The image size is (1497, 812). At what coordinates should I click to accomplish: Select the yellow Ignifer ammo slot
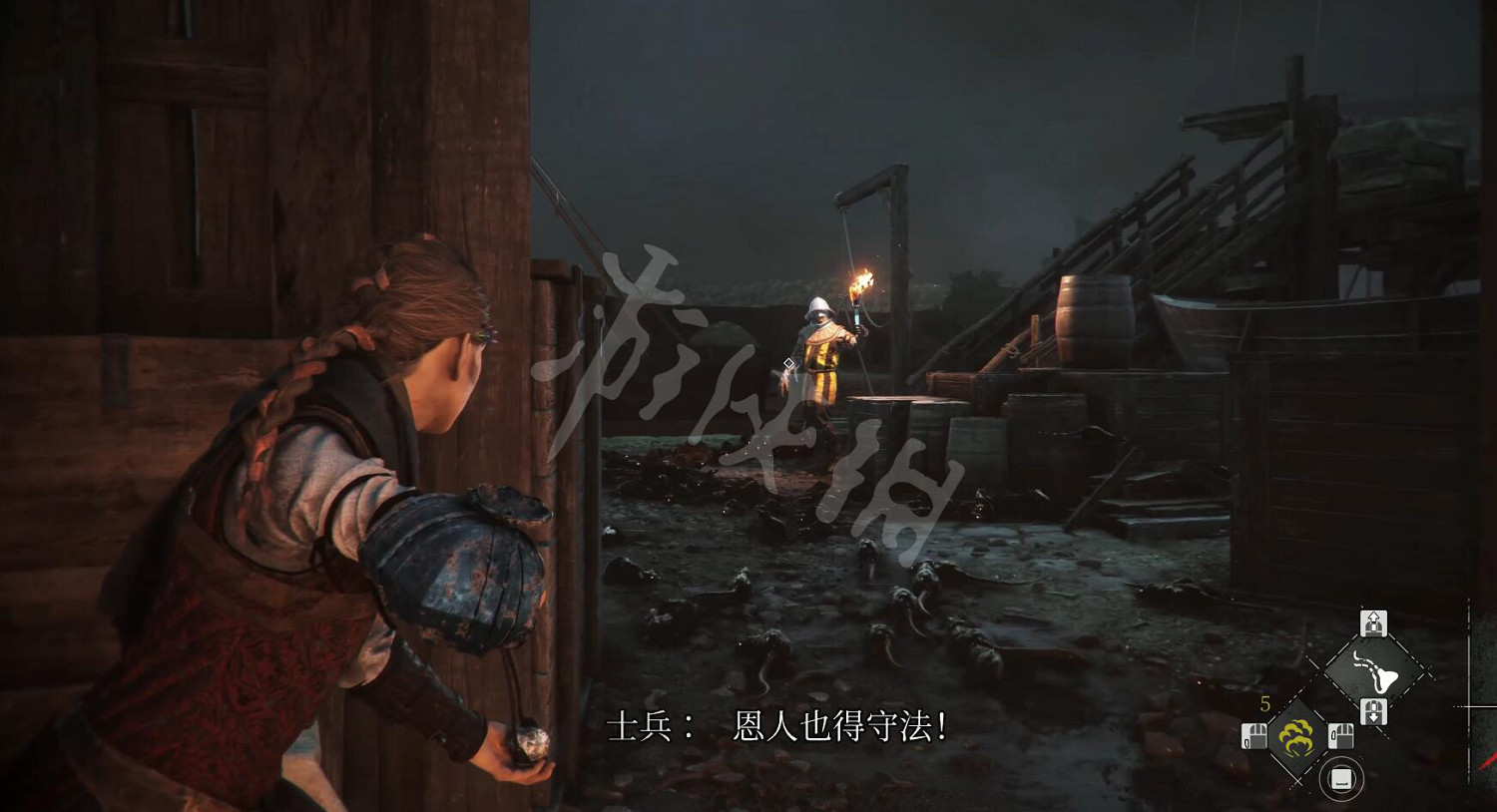(1295, 735)
